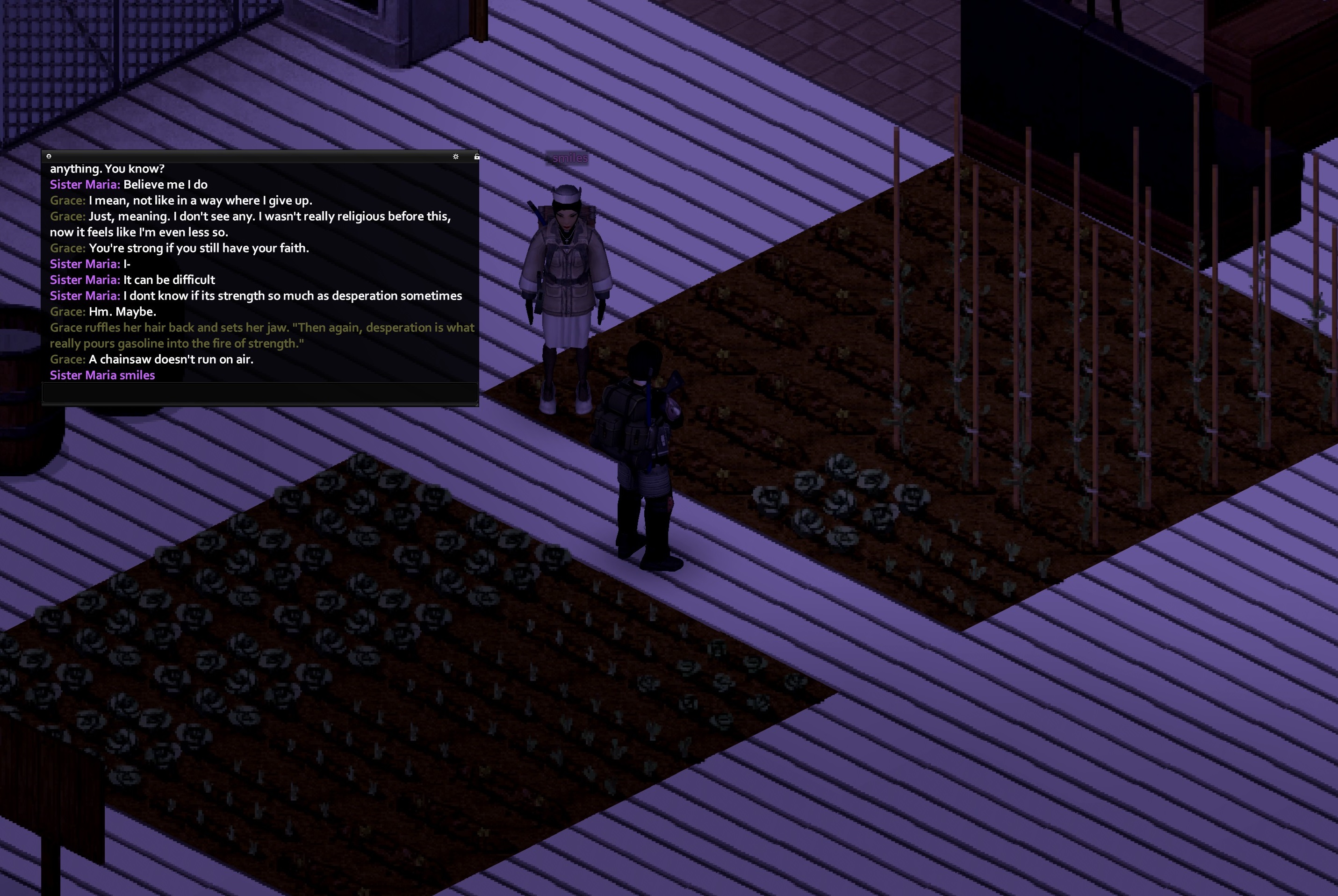1338x896 pixels.
Task: Open chat settings gear icon
Action: [455, 157]
